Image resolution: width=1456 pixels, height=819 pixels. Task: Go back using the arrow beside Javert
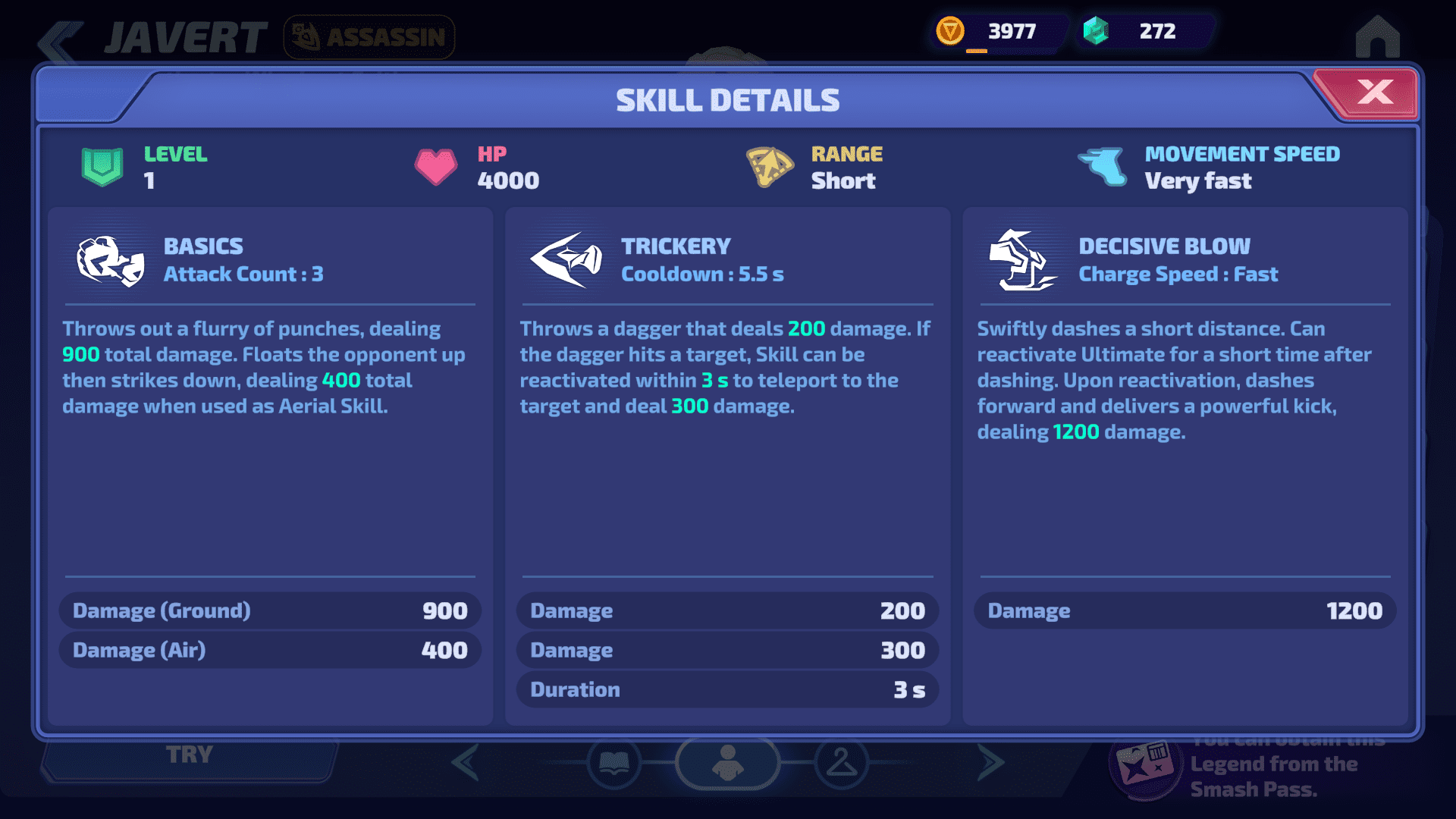tap(61, 39)
